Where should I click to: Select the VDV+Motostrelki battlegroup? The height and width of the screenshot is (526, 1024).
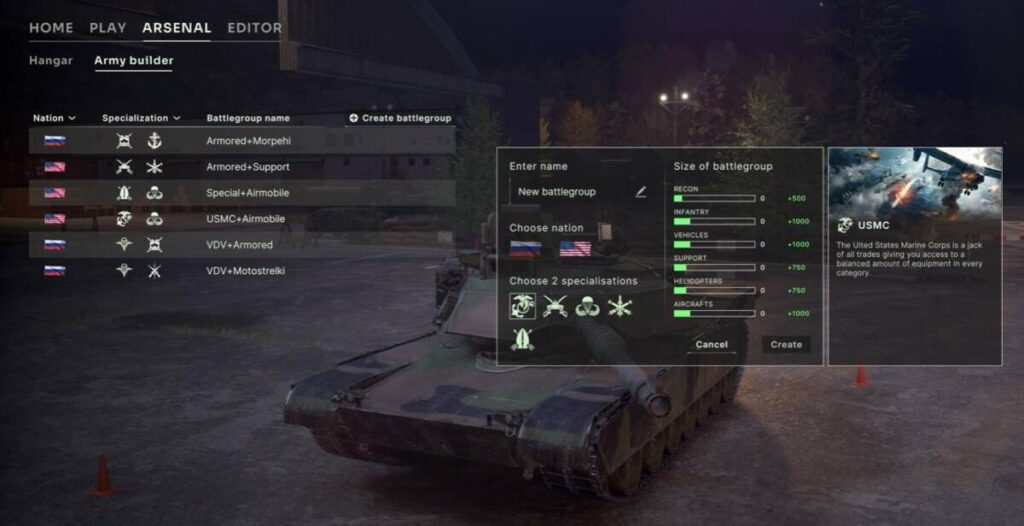coord(245,270)
